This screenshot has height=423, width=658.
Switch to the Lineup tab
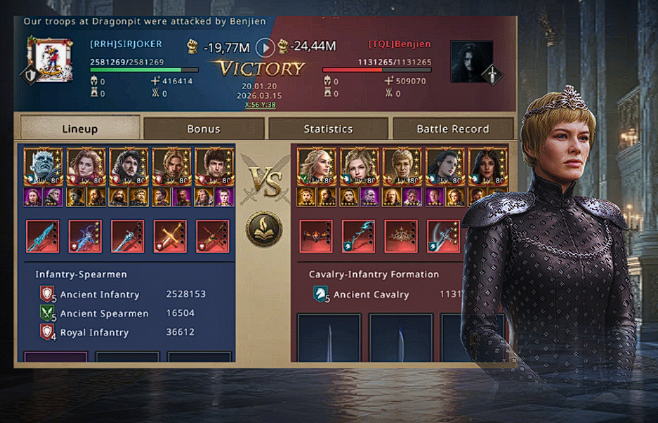click(79, 128)
